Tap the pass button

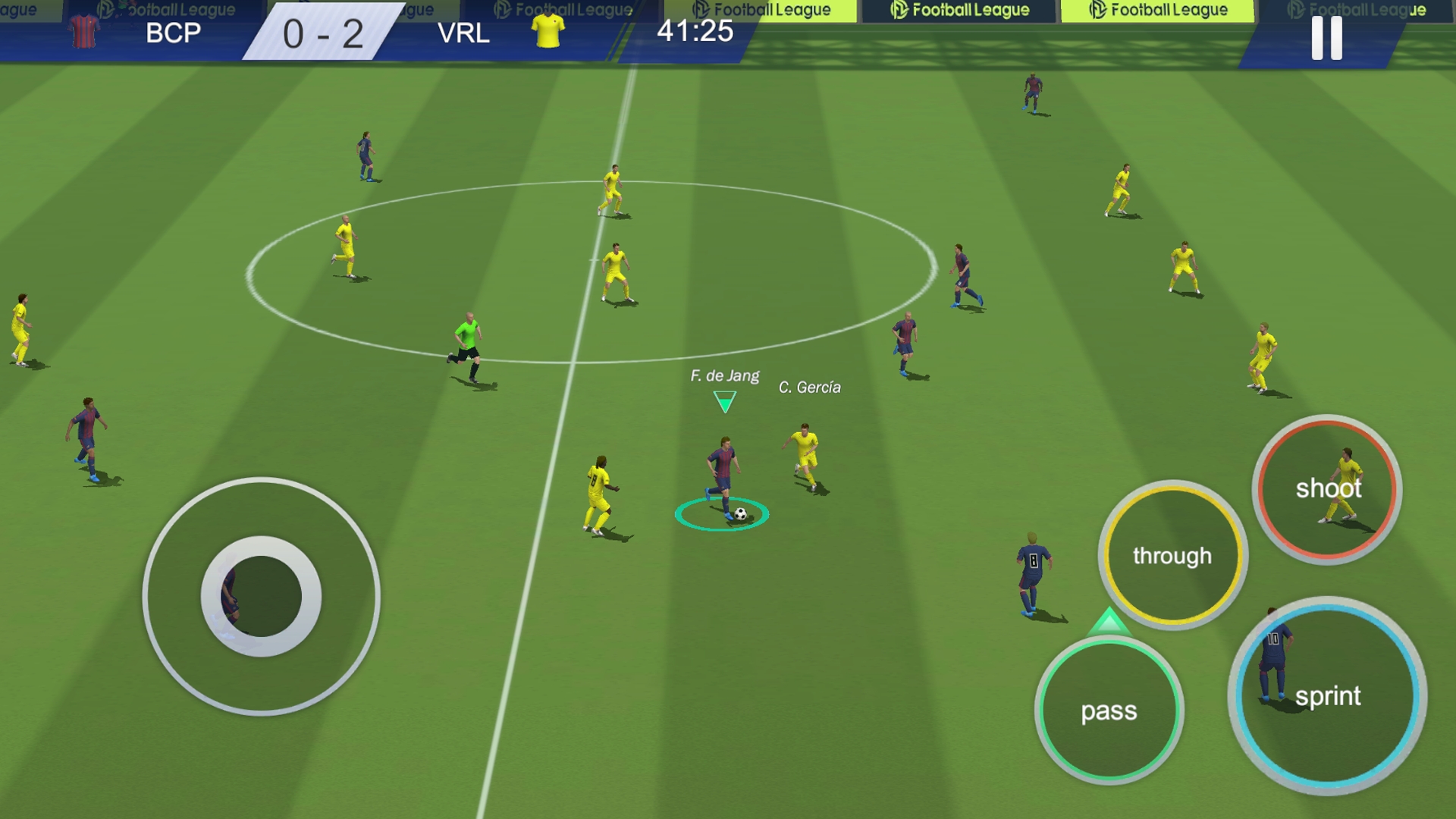pos(1109,711)
